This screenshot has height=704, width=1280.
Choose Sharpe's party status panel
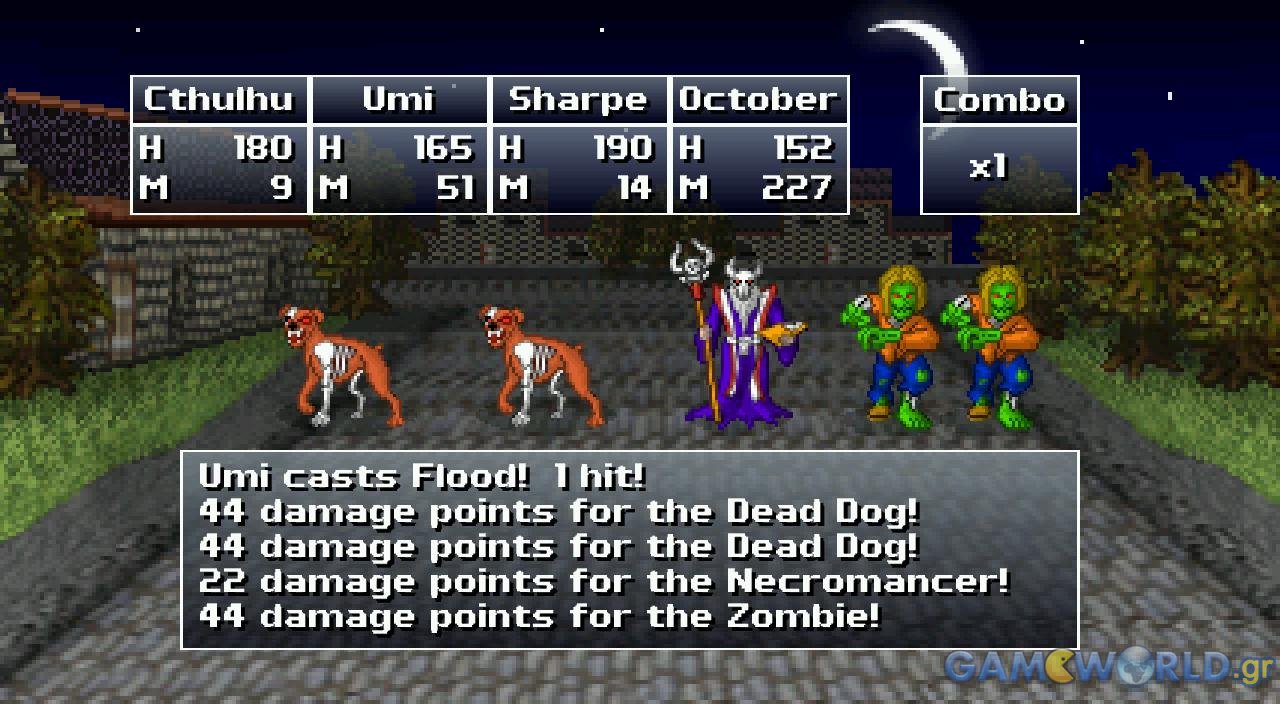coord(579,145)
